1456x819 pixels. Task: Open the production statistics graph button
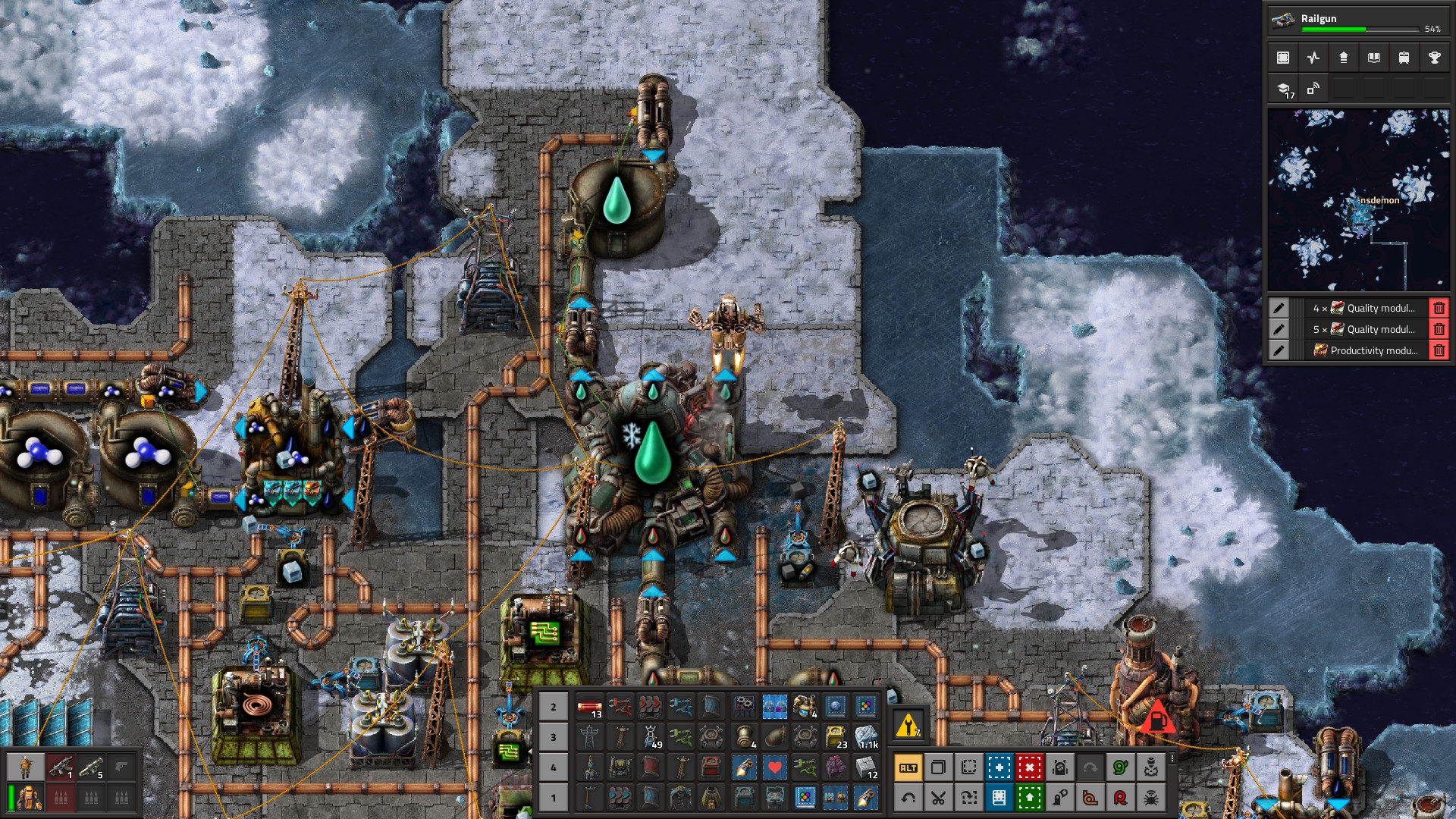tap(1313, 58)
